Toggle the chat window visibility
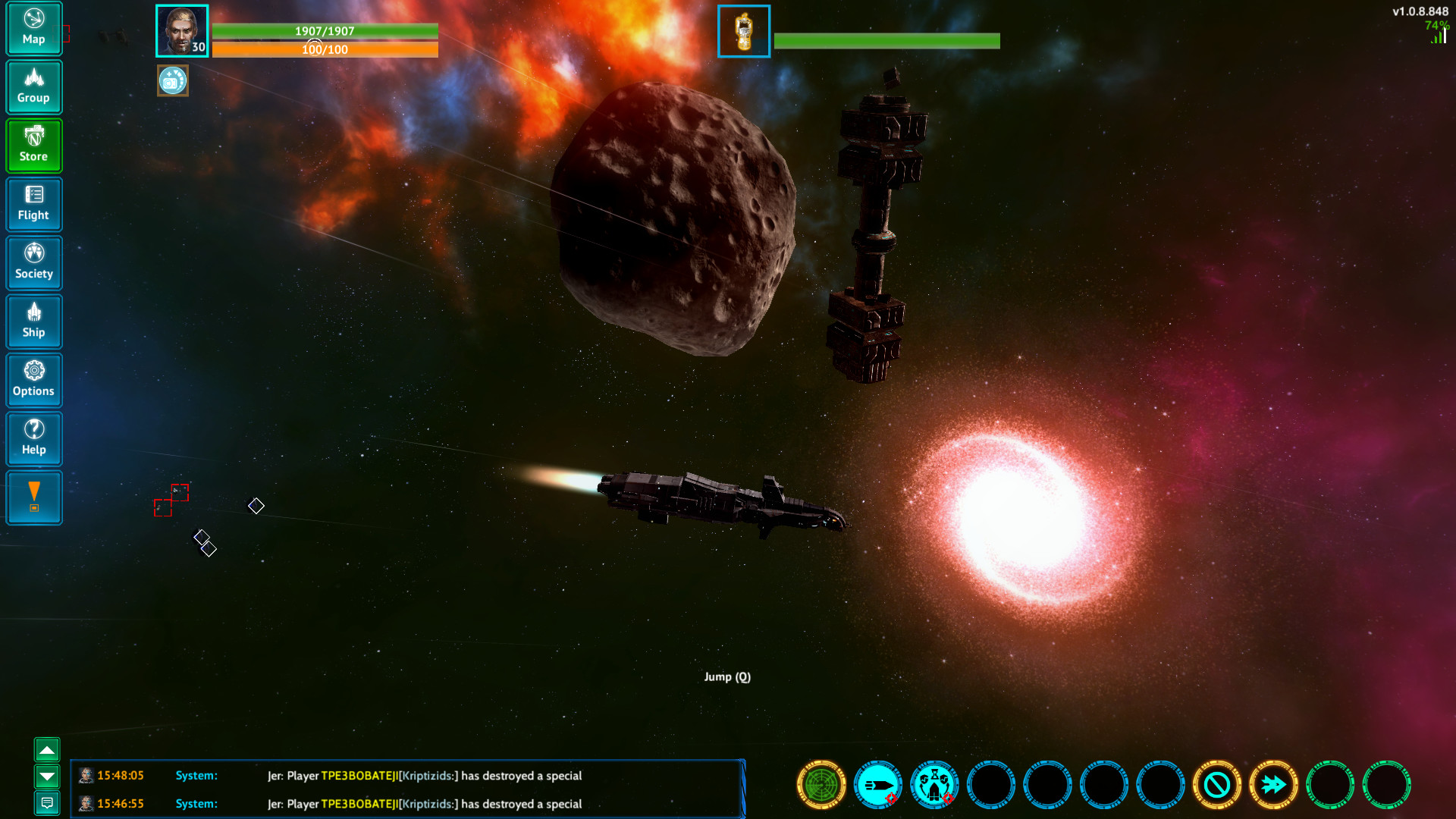Screen dimensions: 1456x819 point(49,802)
